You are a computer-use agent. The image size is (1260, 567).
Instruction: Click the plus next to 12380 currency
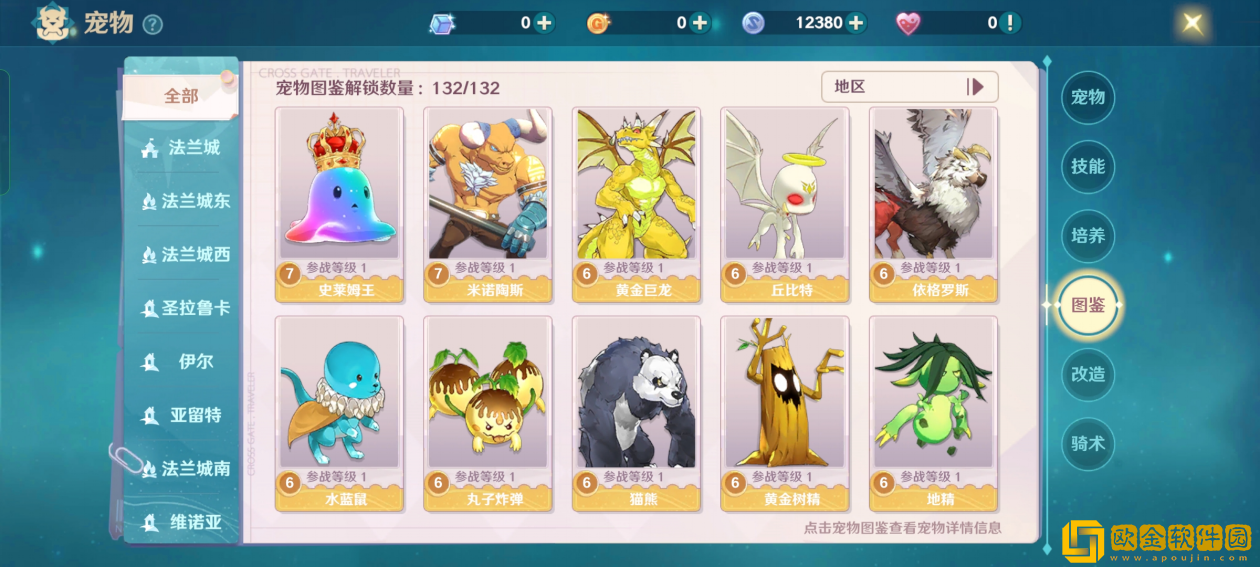pyautogui.click(x=855, y=23)
